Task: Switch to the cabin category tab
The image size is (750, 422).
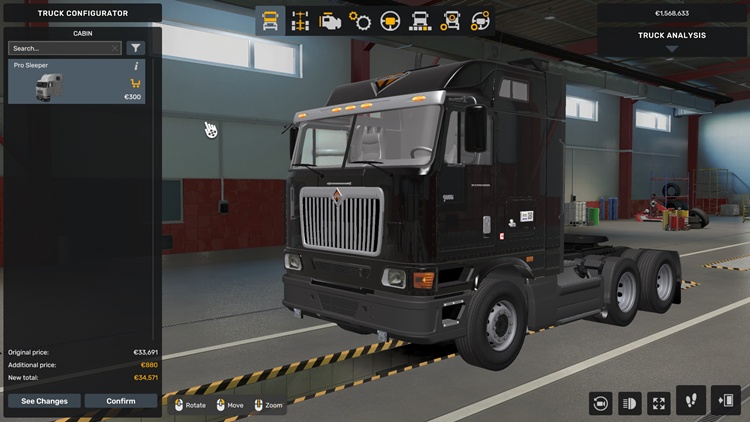Action: click(x=270, y=20)
